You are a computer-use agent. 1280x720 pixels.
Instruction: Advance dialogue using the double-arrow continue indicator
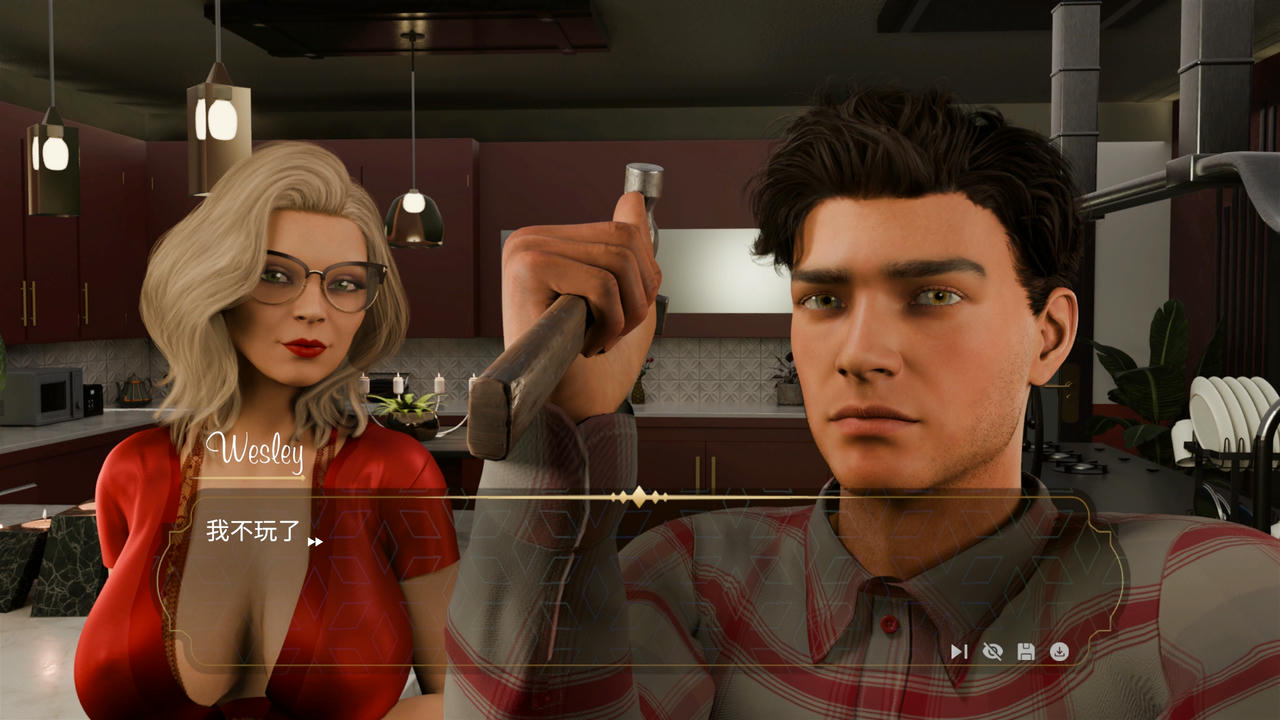pos(315,542)
